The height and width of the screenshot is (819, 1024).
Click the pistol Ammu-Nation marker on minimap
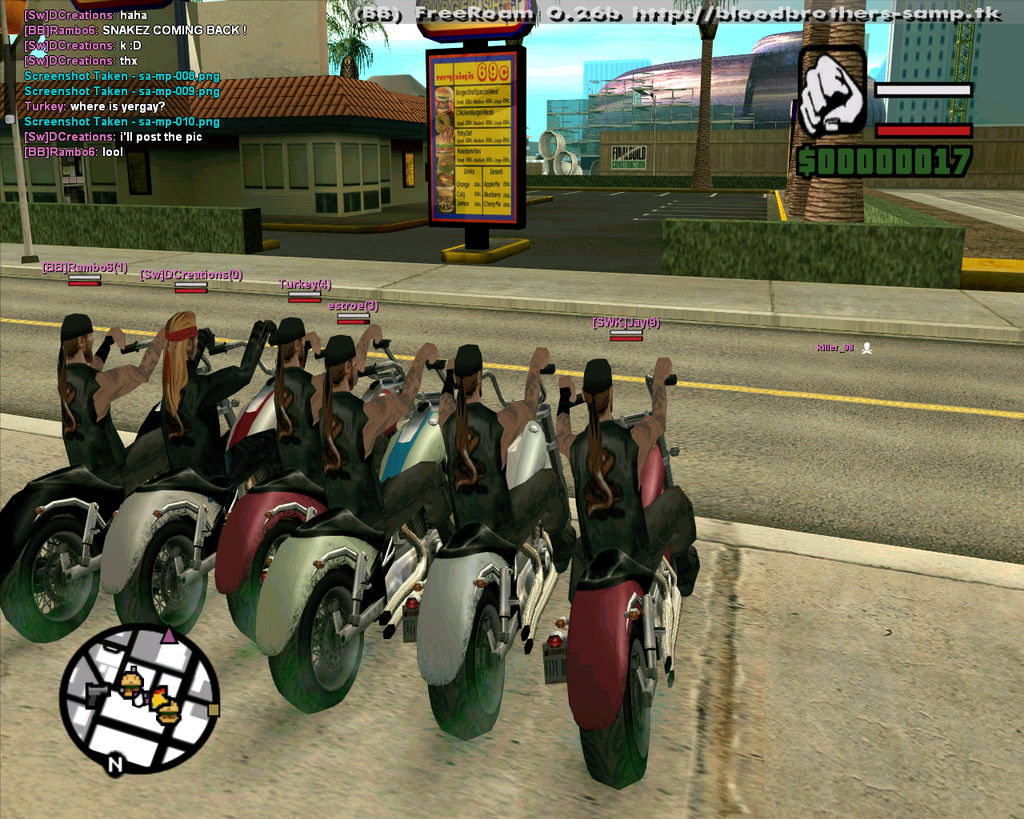tap(97, 693)
